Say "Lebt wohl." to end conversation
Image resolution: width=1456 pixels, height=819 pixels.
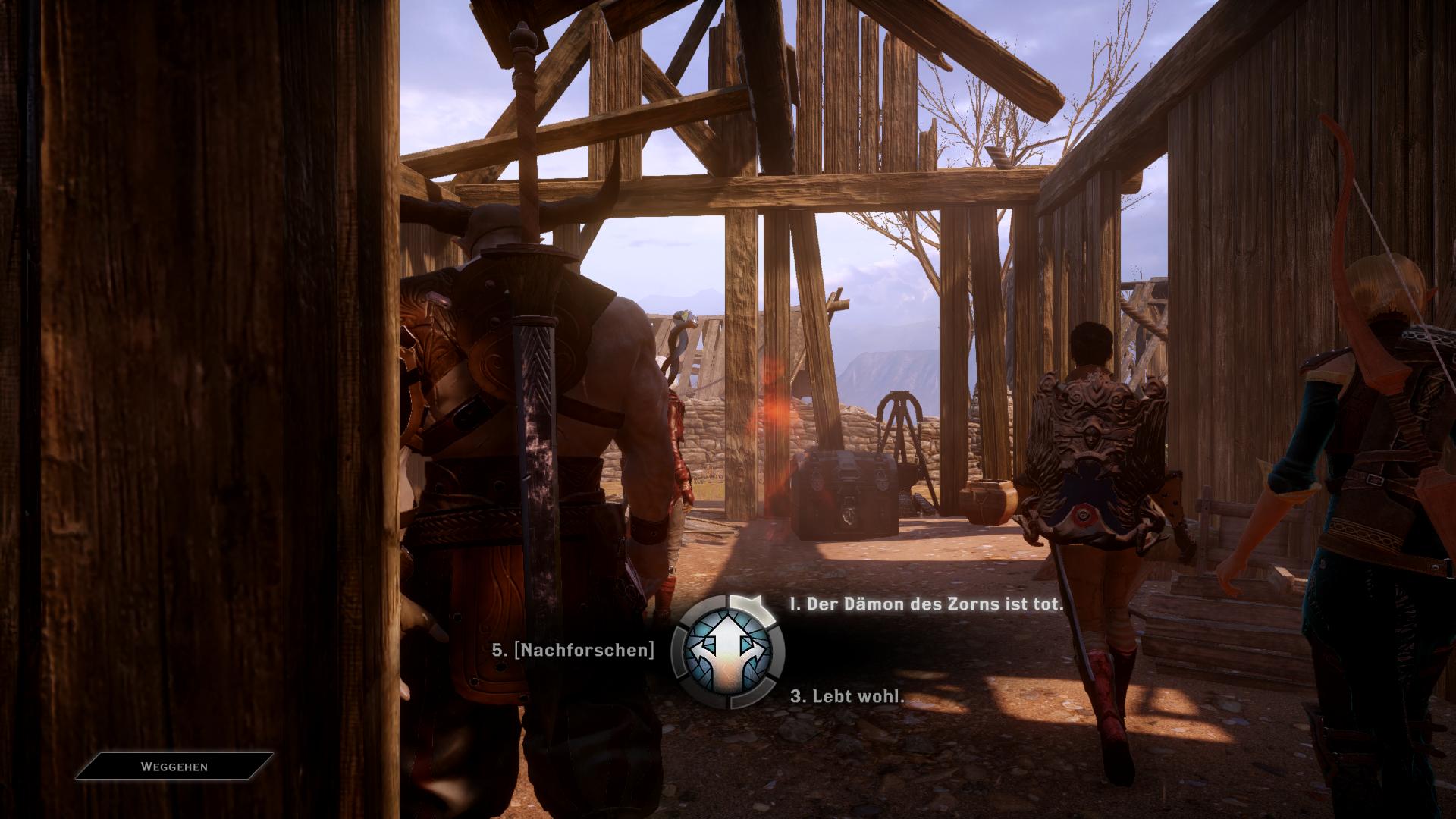pos(848,696)
